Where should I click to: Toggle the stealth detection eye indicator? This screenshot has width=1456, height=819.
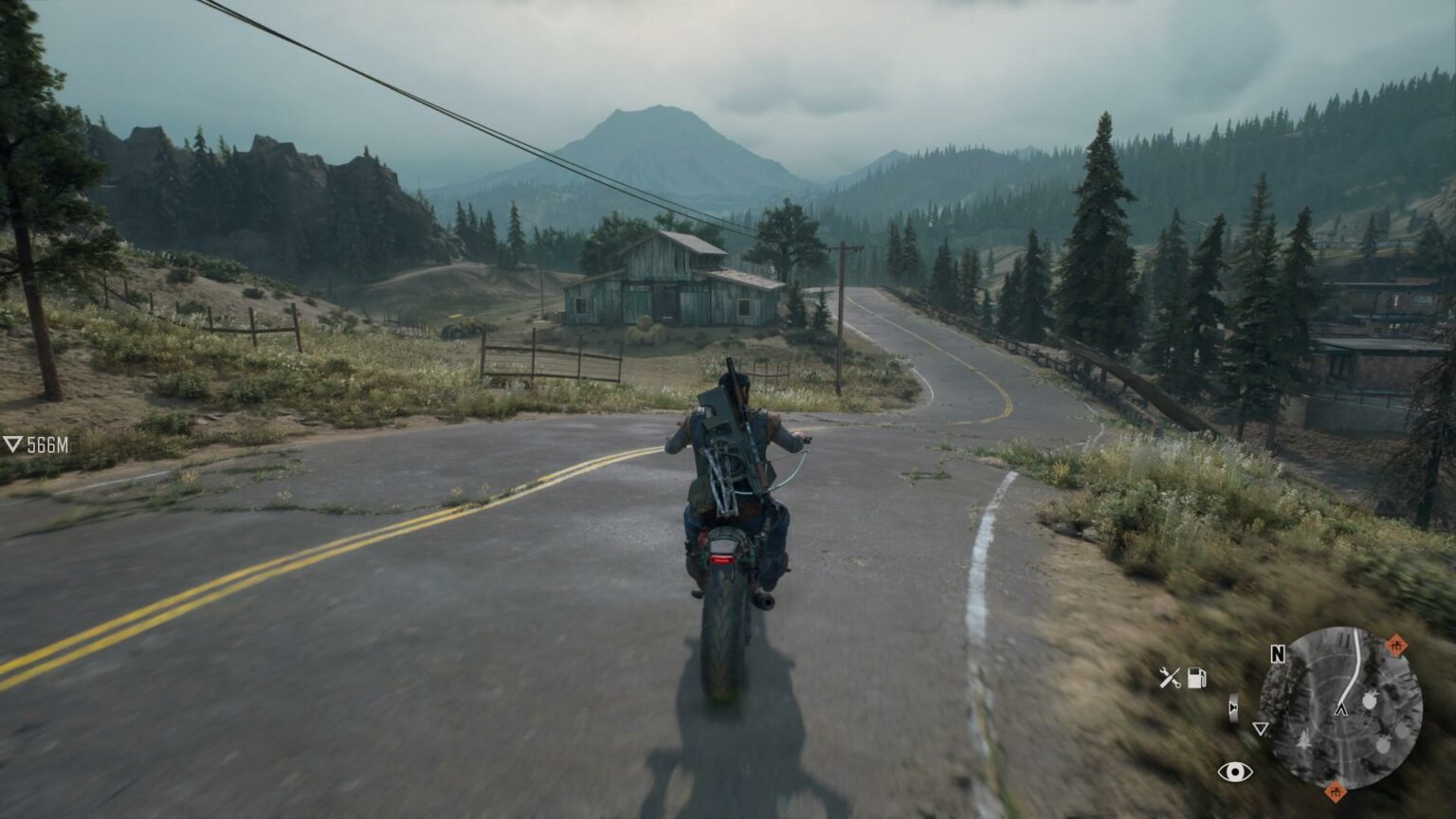tap(1236, 772)
